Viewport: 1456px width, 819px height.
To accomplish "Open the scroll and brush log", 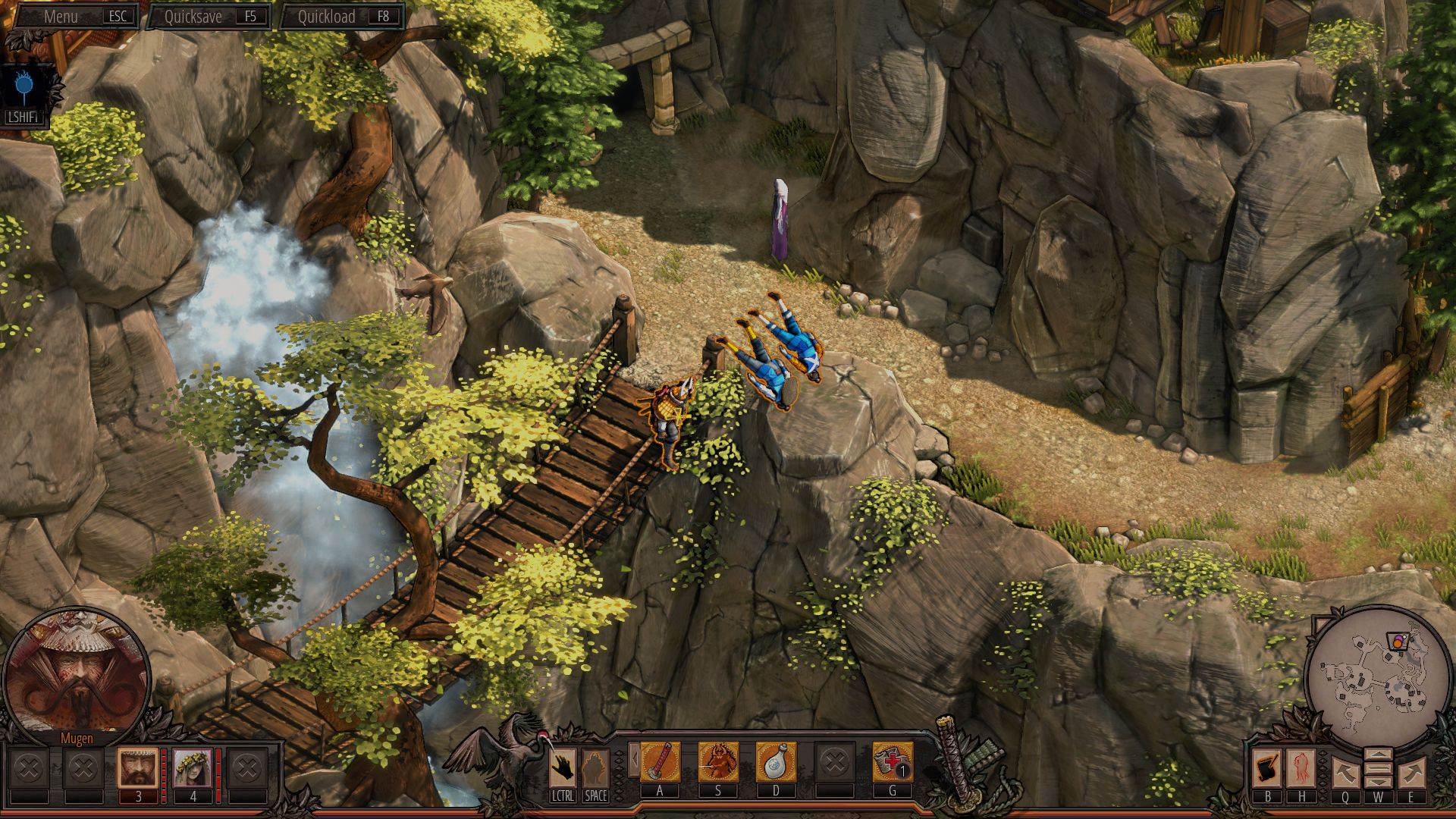I will pyautogui.click(x=1268, y=768).
